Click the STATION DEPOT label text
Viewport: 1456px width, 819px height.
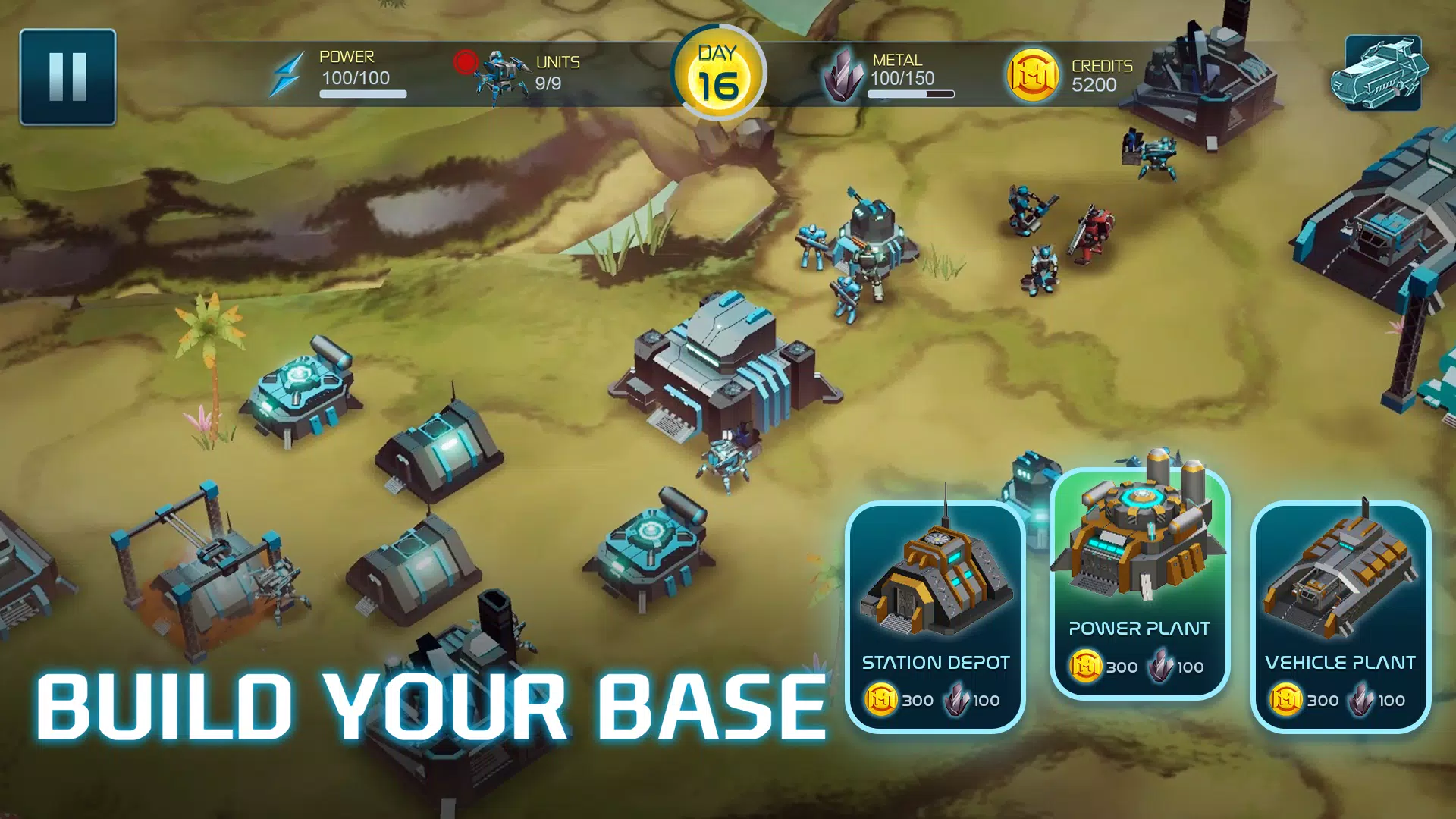pyautogui.click(x=934, y=664)
